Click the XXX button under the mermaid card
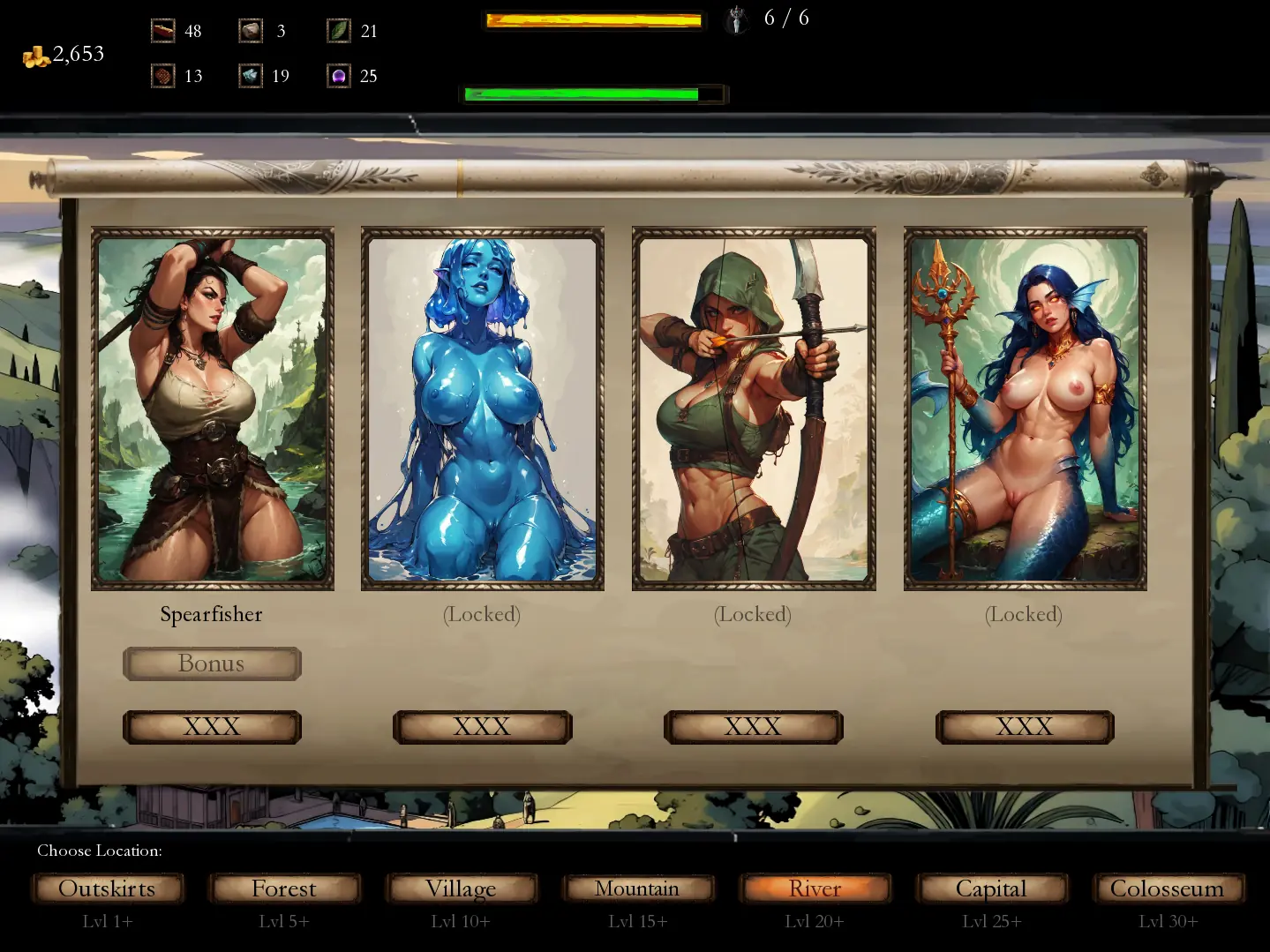This screenshot has width=1270, height=952. [1025, 727]
